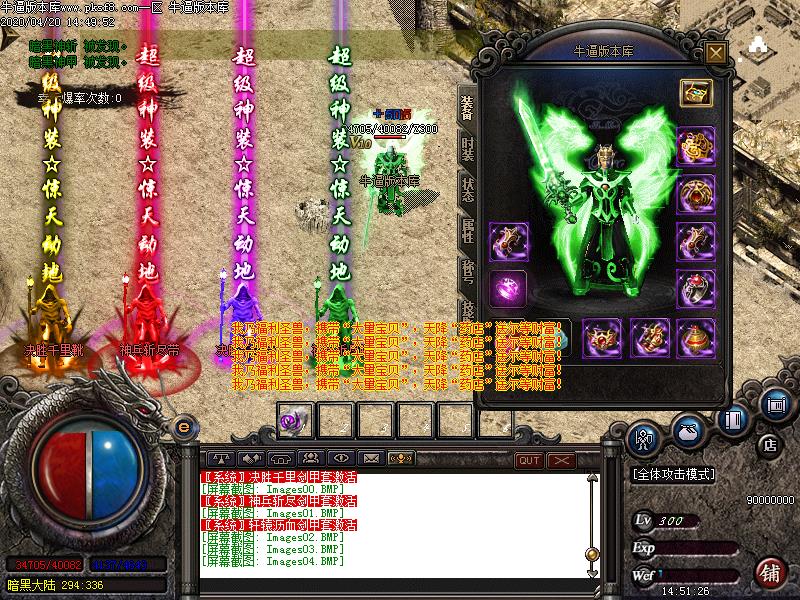
Task: Open the treasure chest icon in equipment panel
Action: coord(695,93)
